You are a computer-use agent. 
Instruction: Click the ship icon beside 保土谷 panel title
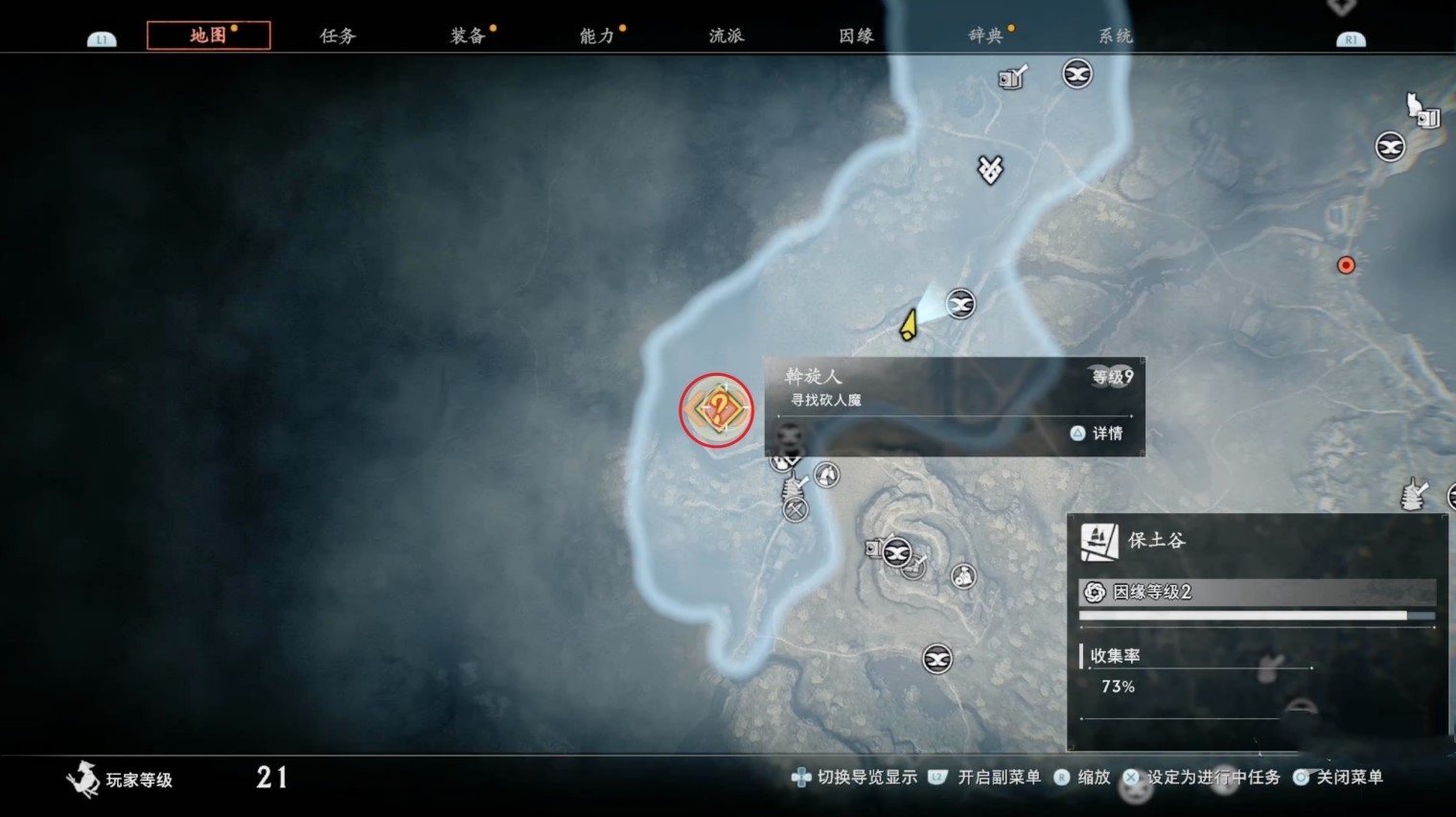pyautogui.click(x=1100, y=540)
